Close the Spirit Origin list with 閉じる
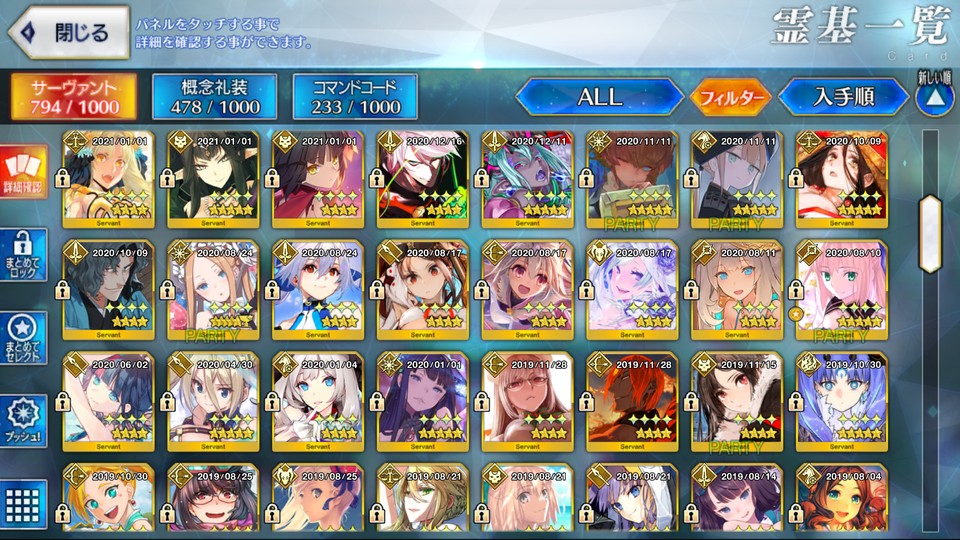 click(x=68, y=32)
